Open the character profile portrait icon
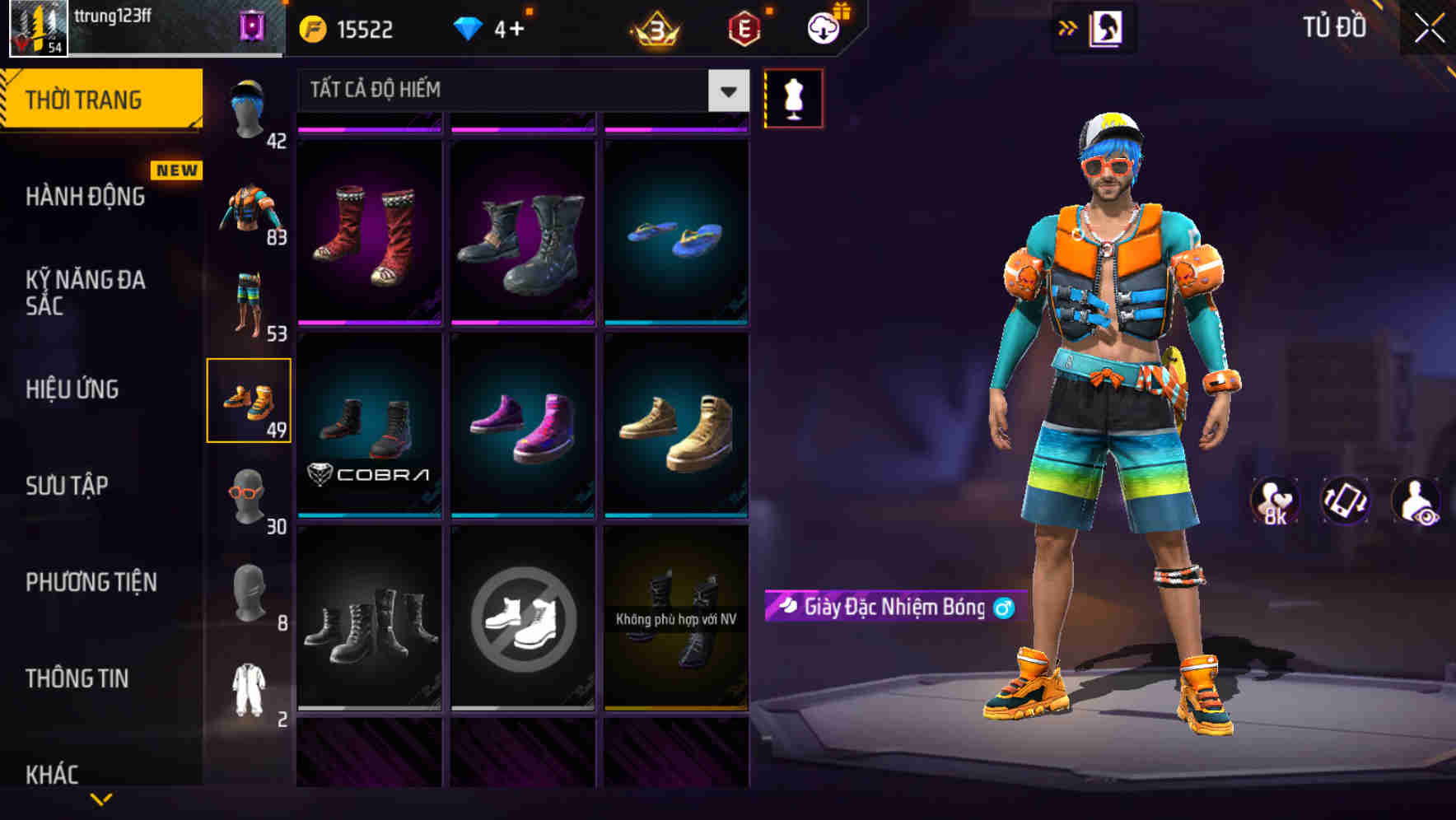 1104,27
